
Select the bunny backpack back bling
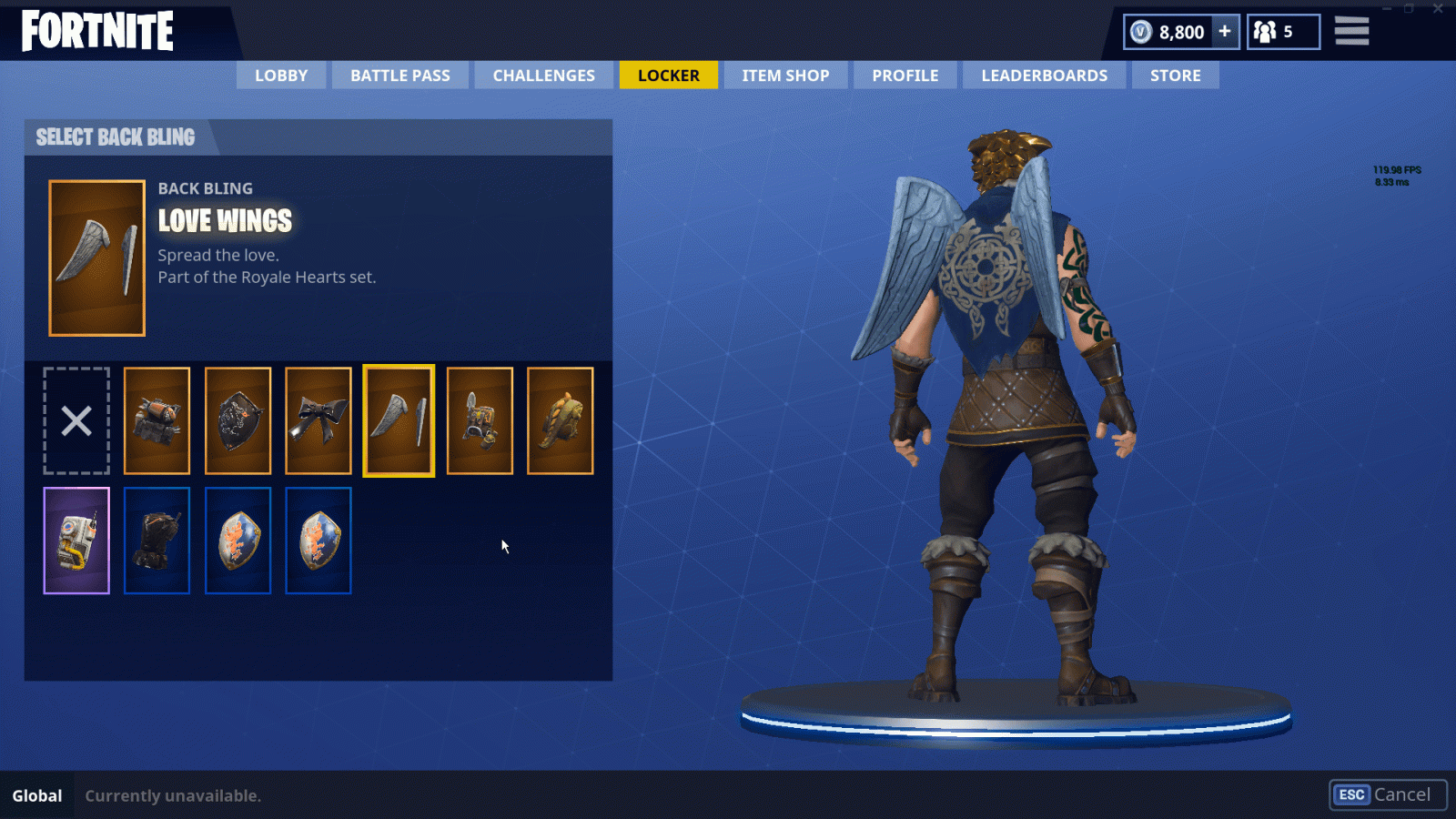pos(480,420)
